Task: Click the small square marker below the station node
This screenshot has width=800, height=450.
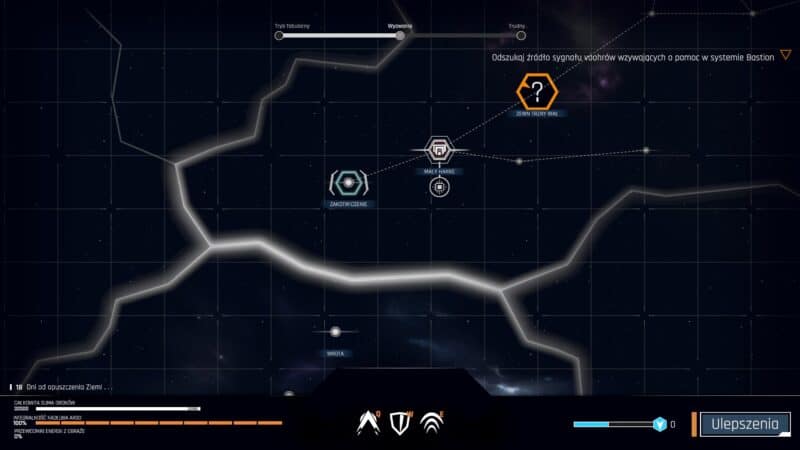Action: tap(438, 186)
